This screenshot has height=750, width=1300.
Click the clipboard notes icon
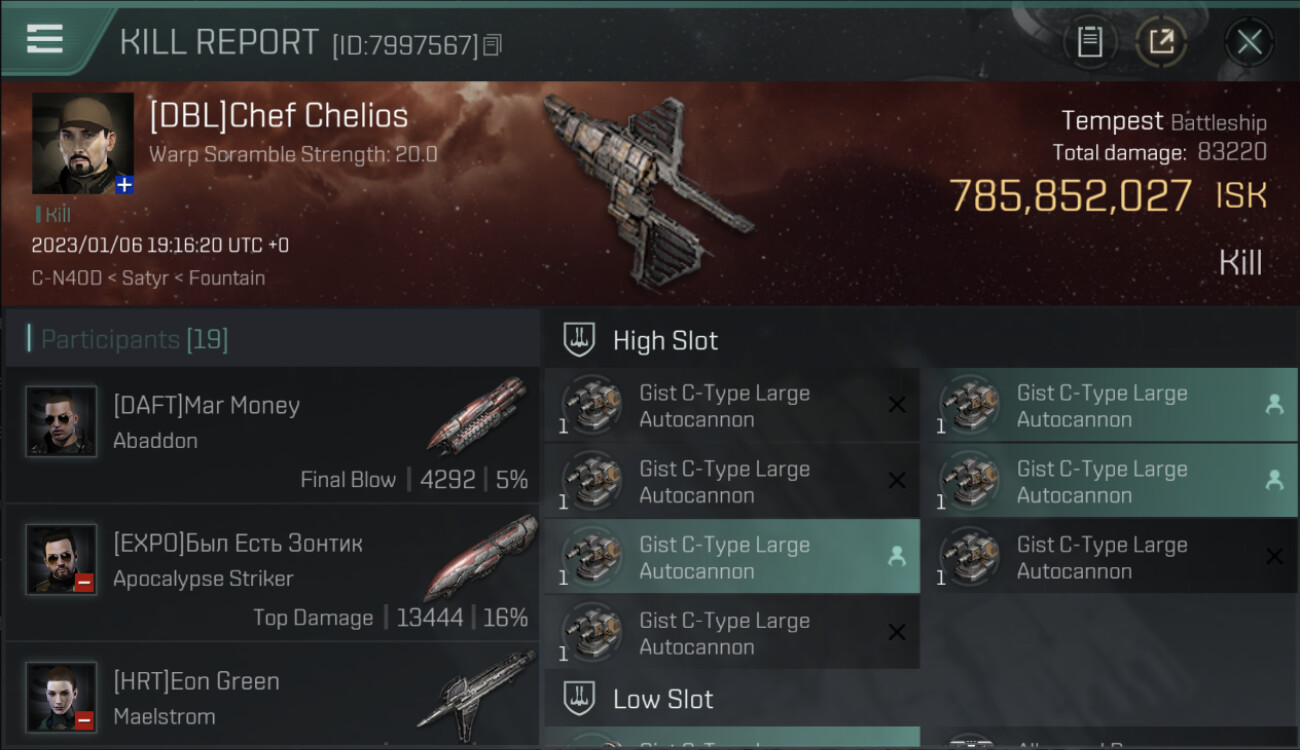[x=1090, y=42]
